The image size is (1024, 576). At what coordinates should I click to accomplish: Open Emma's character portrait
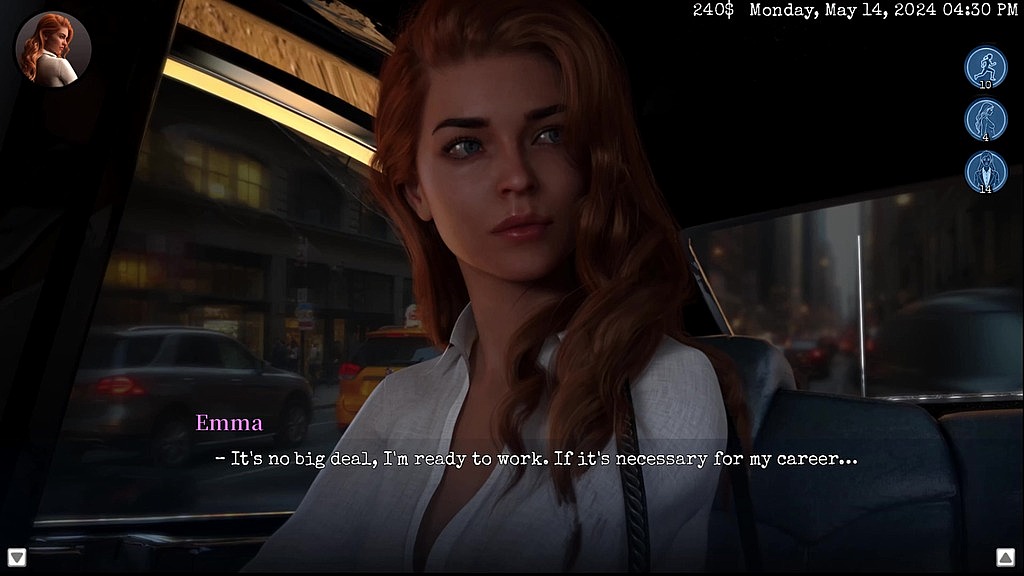coord(53,49)
